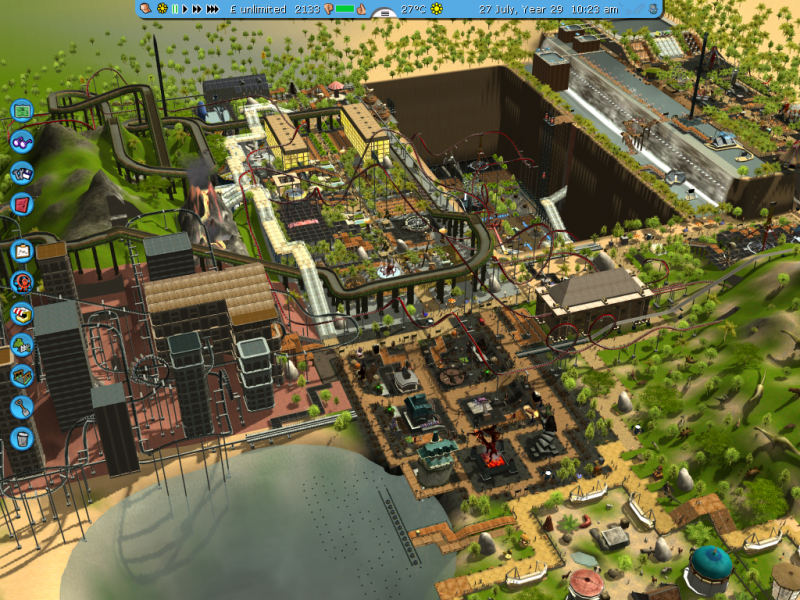Viewport: 800px width, 600px height.
Task: Expand the top status bar handle
Action: 383,14
